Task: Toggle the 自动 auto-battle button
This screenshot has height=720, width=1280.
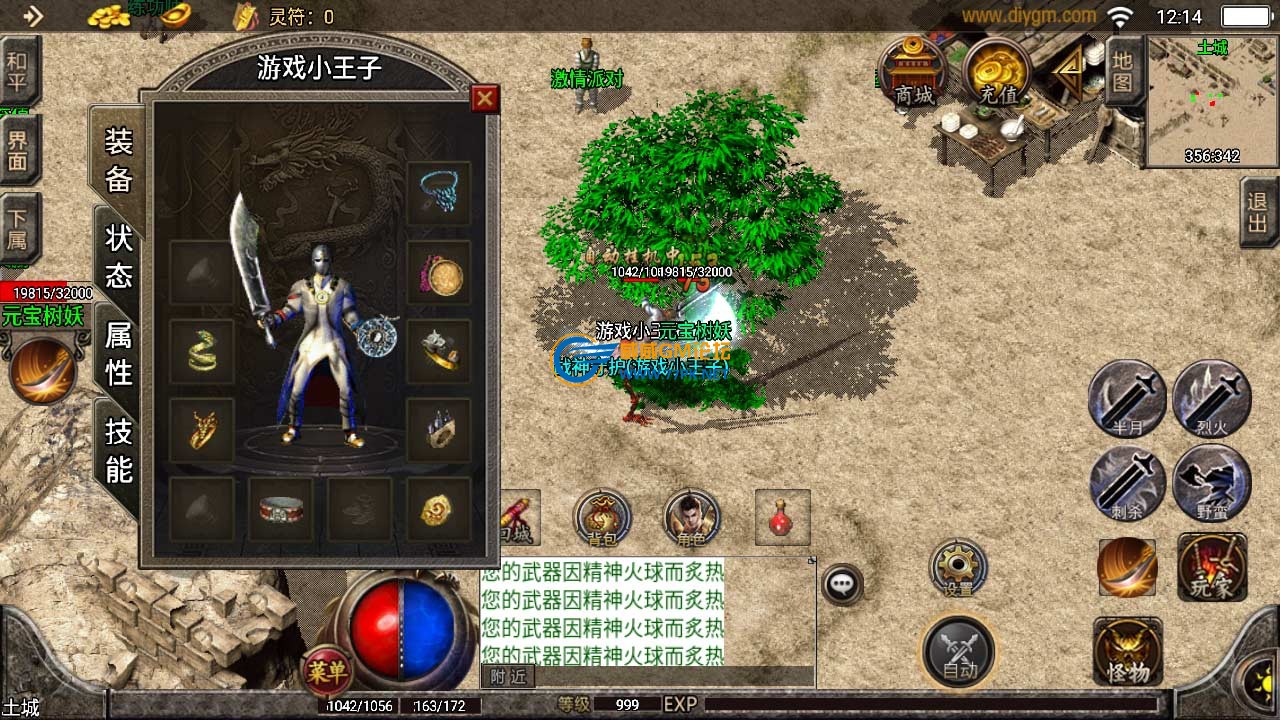Action: pos(959,651)
